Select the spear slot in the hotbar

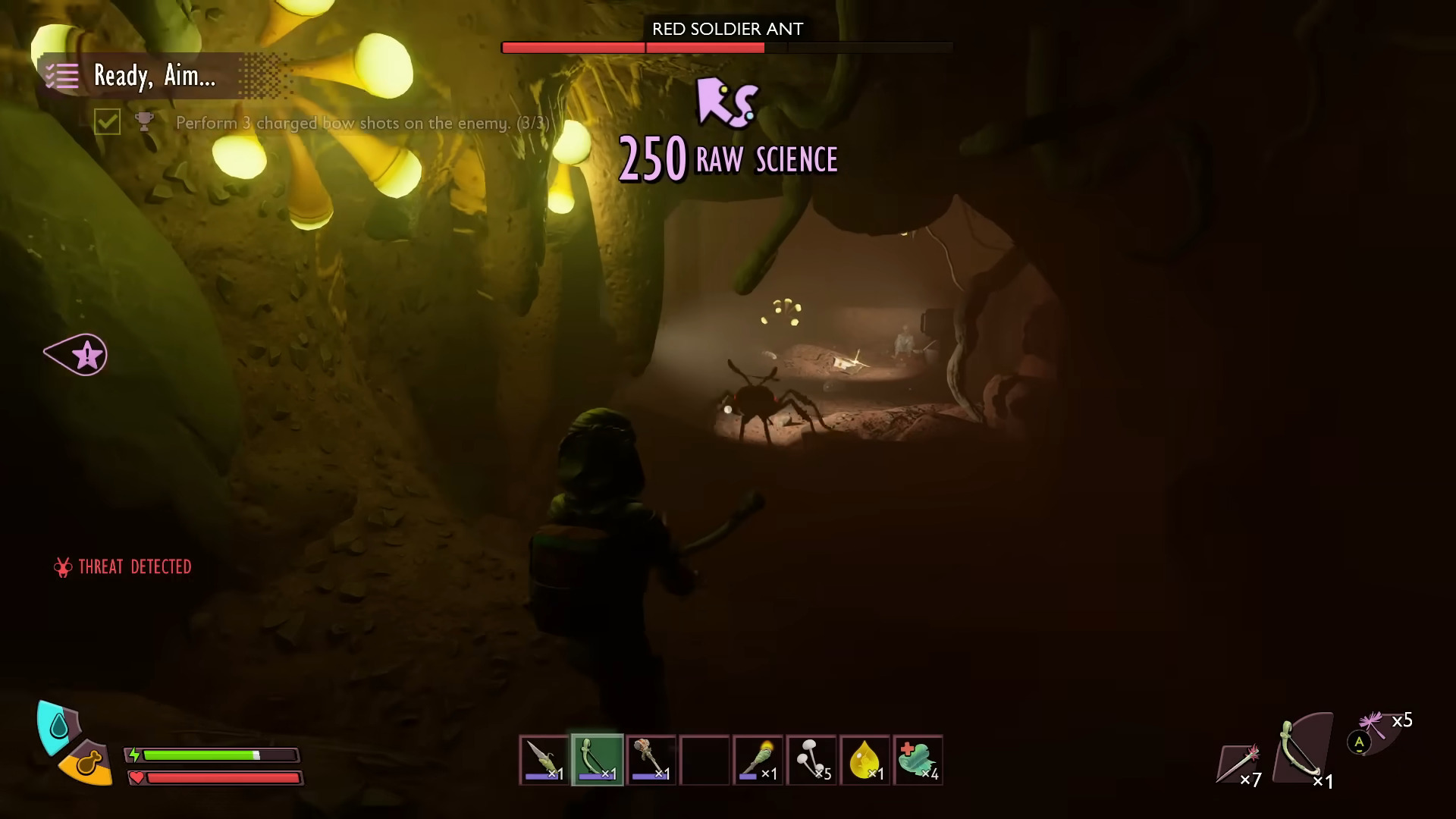point(544,760)
